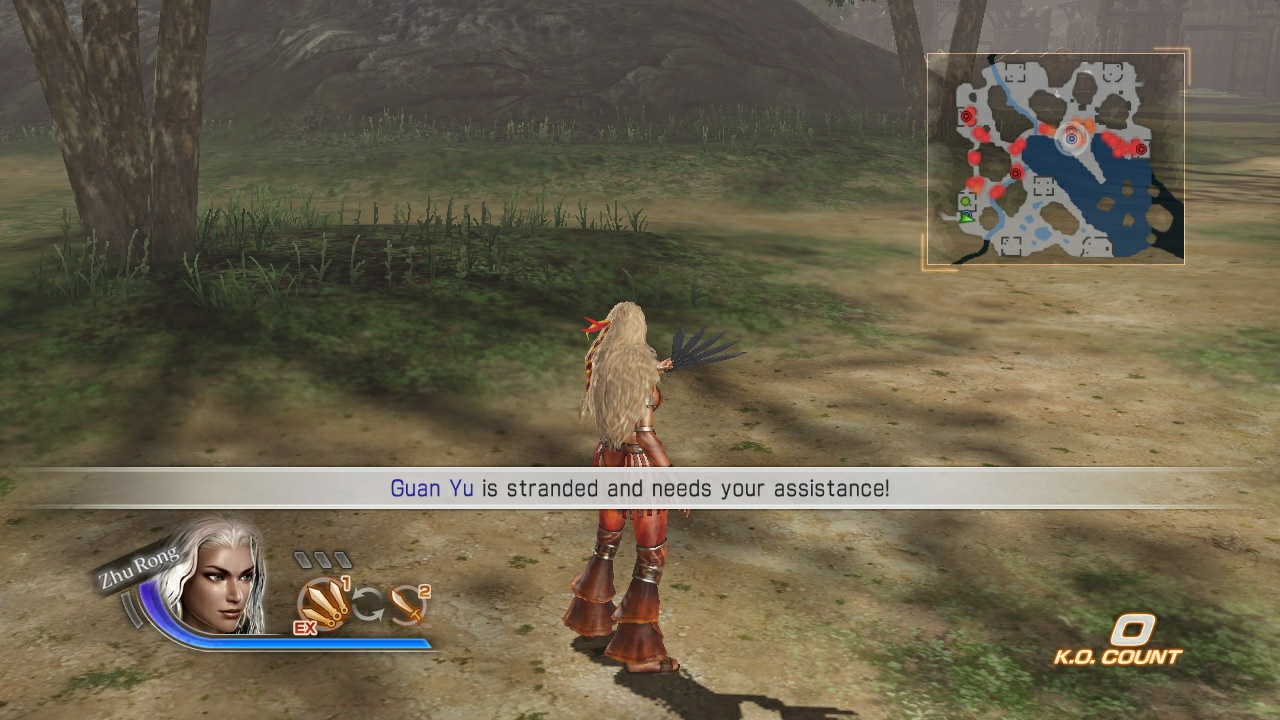Click the number 1 badge on the weapon
The image size is (1280, 720).
click(x=346, y=584)
